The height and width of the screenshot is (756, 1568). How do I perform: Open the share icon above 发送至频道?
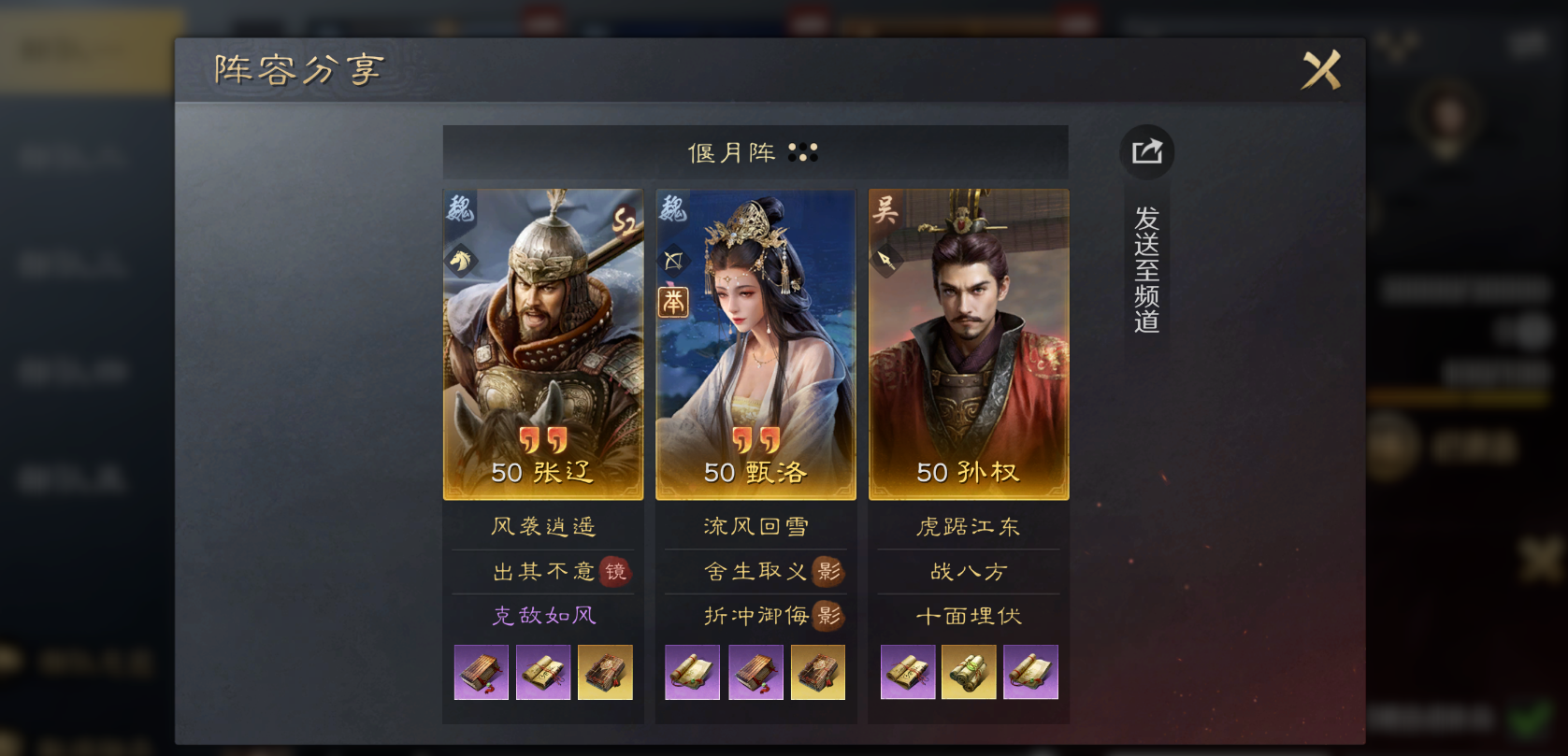[x=1145, y=151]
